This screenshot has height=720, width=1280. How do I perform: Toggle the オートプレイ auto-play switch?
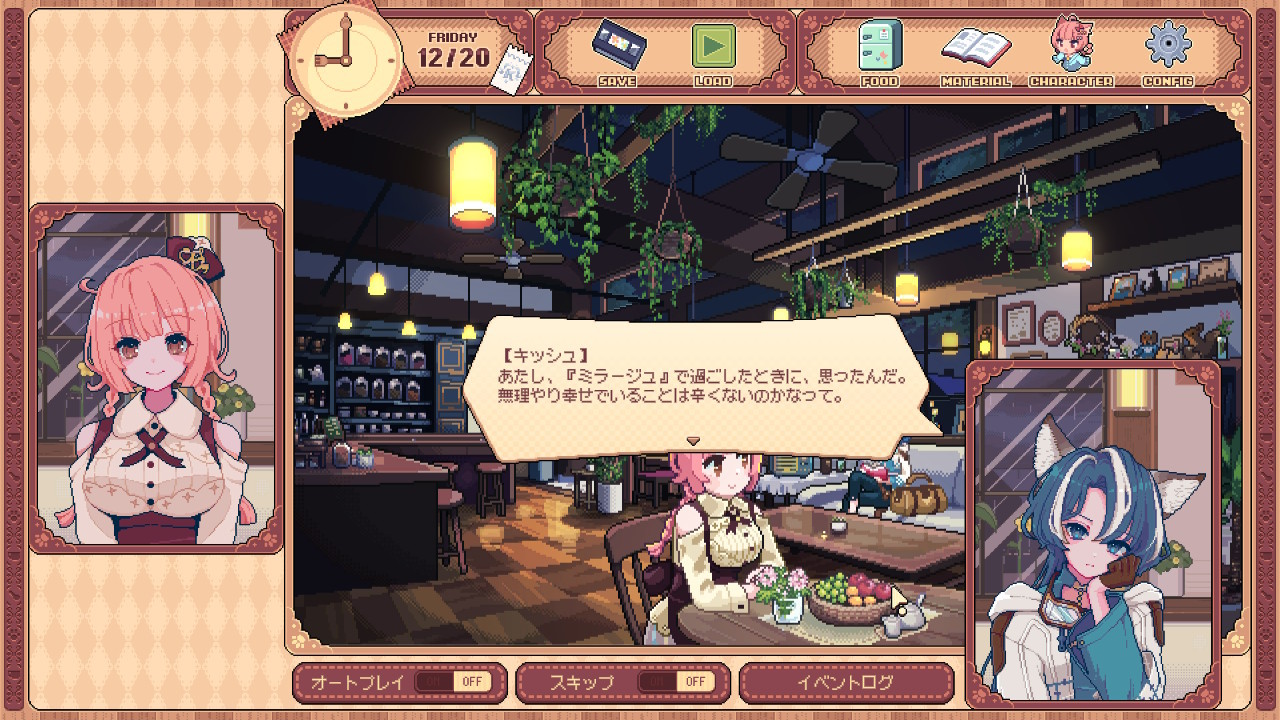(x=453, y=682)
